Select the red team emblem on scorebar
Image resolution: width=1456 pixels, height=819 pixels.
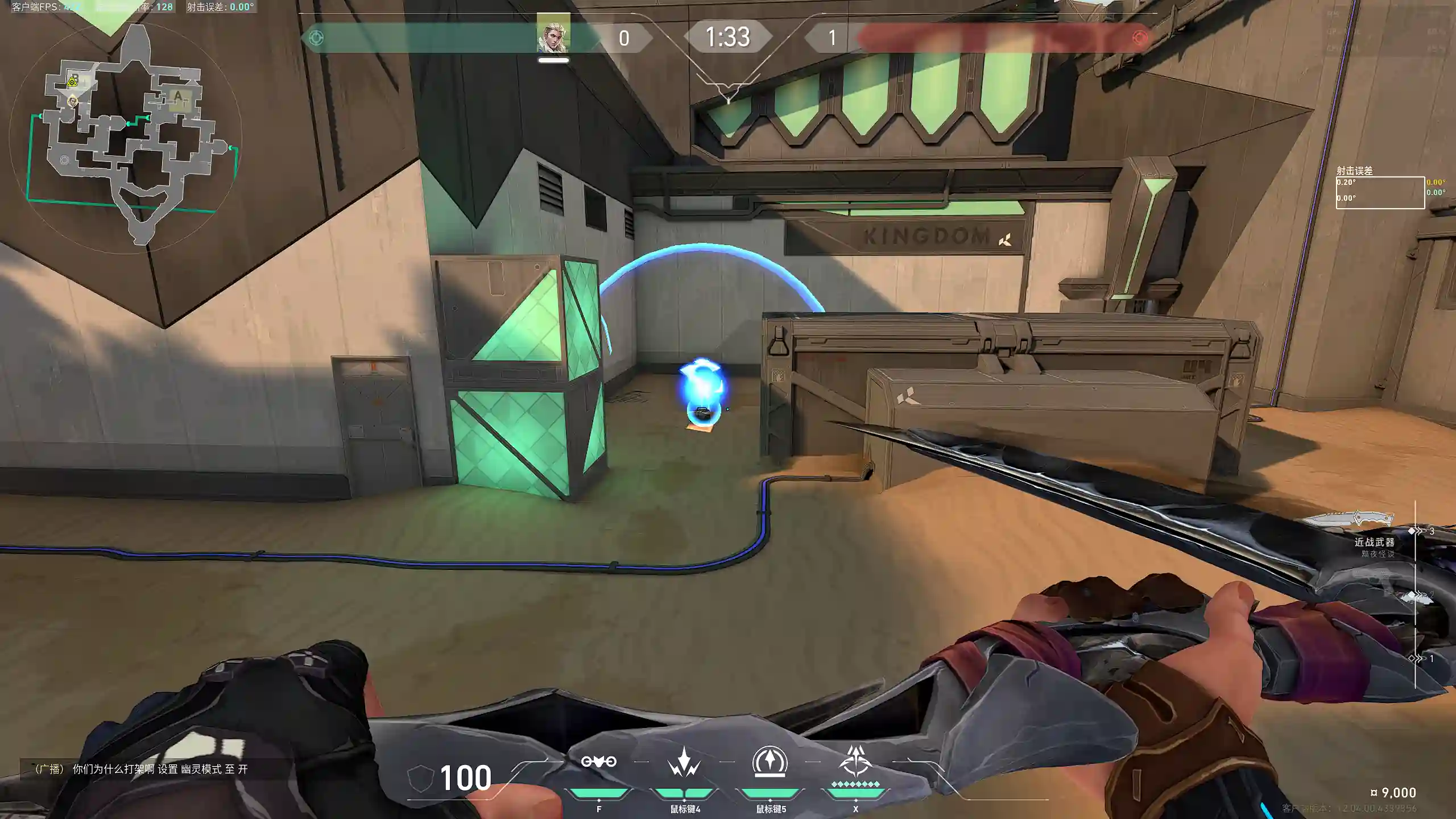pyautogui.click(x=1139, y=38)
